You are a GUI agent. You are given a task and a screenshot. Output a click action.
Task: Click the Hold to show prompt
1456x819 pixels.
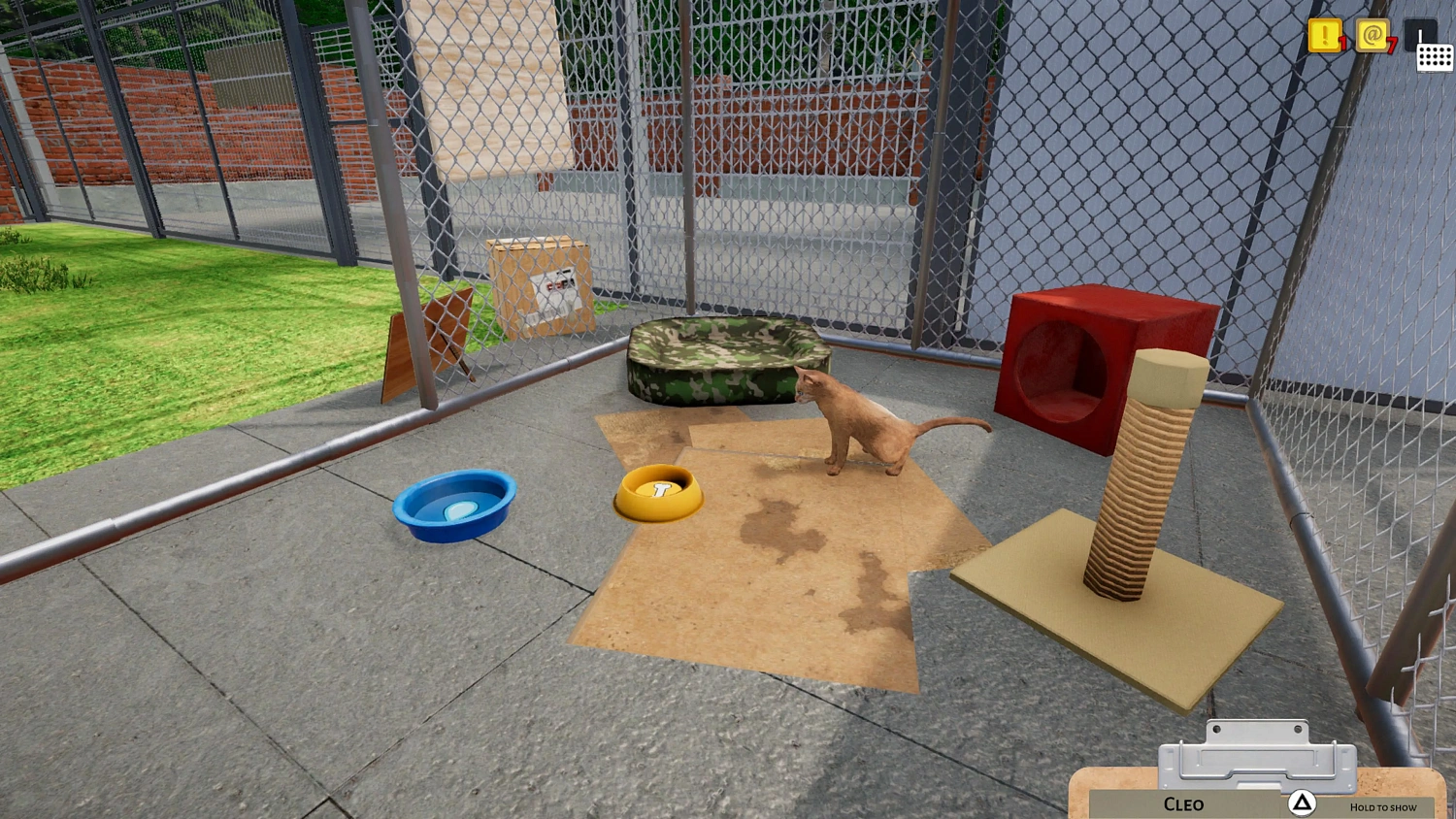[1381, 807]
